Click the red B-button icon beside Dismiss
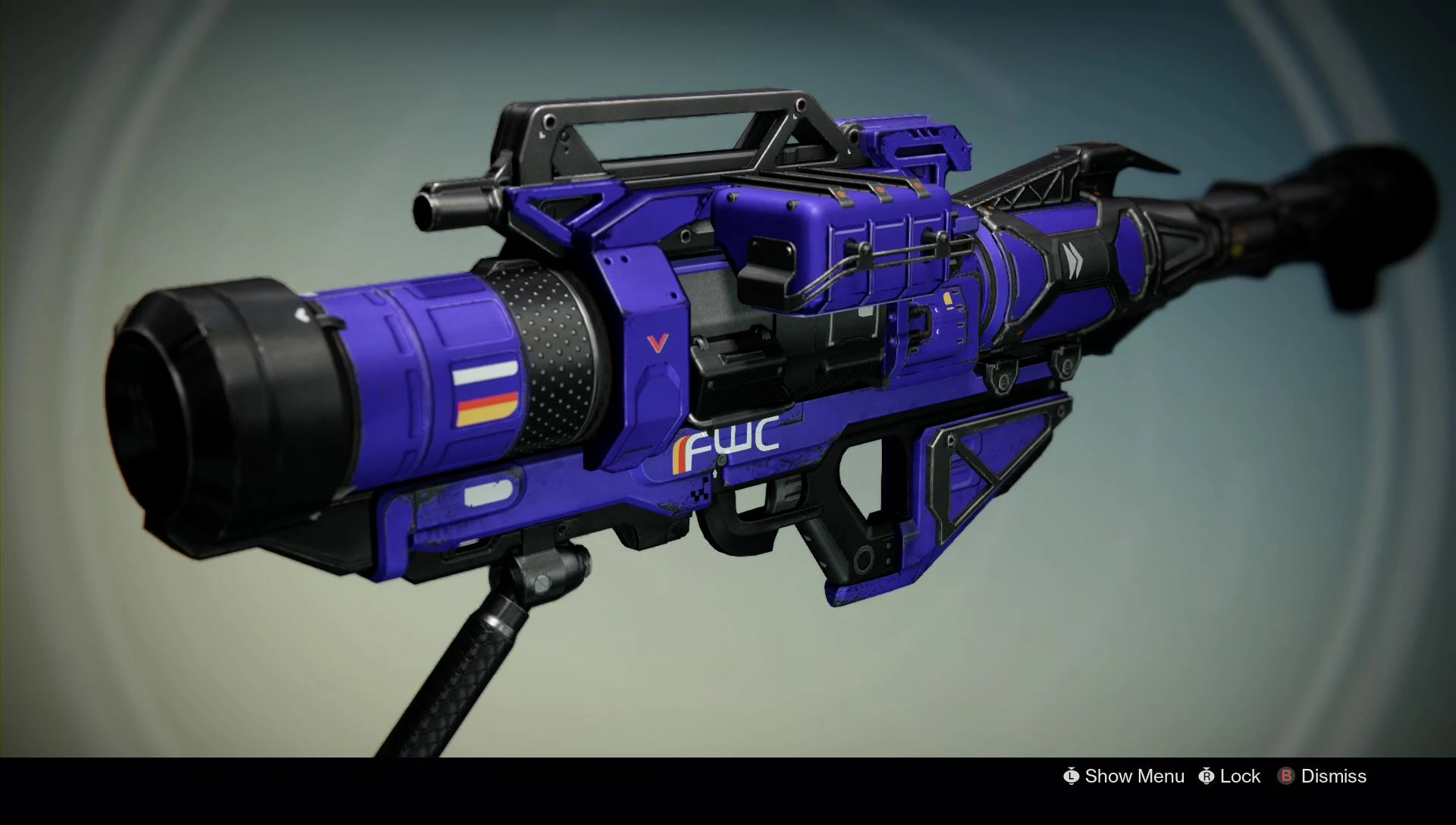Image resolution: width=1456 pixels, height=825 pixels. (1287, 776)
